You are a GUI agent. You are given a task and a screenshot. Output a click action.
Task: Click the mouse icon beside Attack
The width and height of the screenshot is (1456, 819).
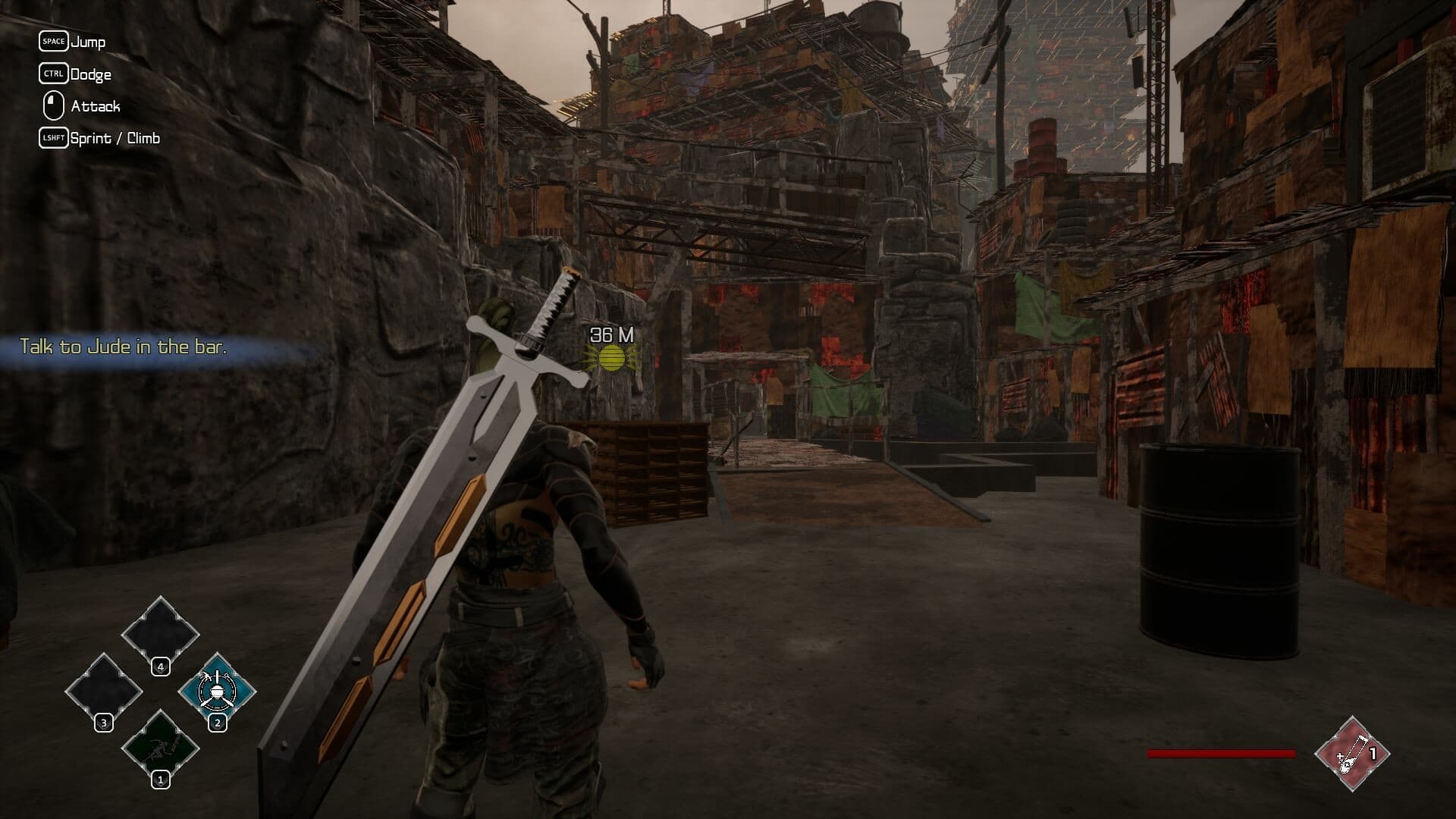coord(52,106)
